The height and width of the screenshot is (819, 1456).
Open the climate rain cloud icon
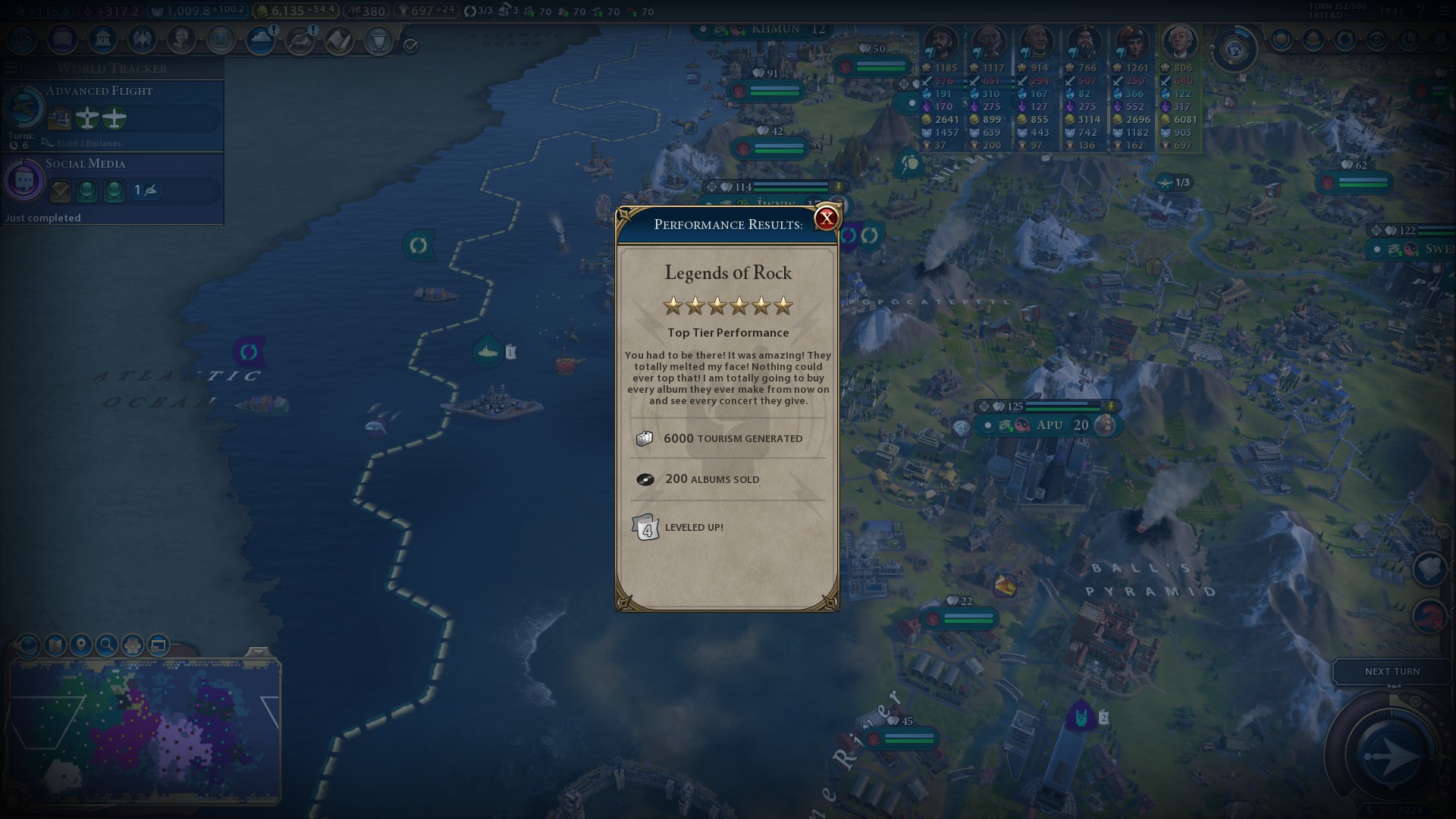[x=260, y=39]
